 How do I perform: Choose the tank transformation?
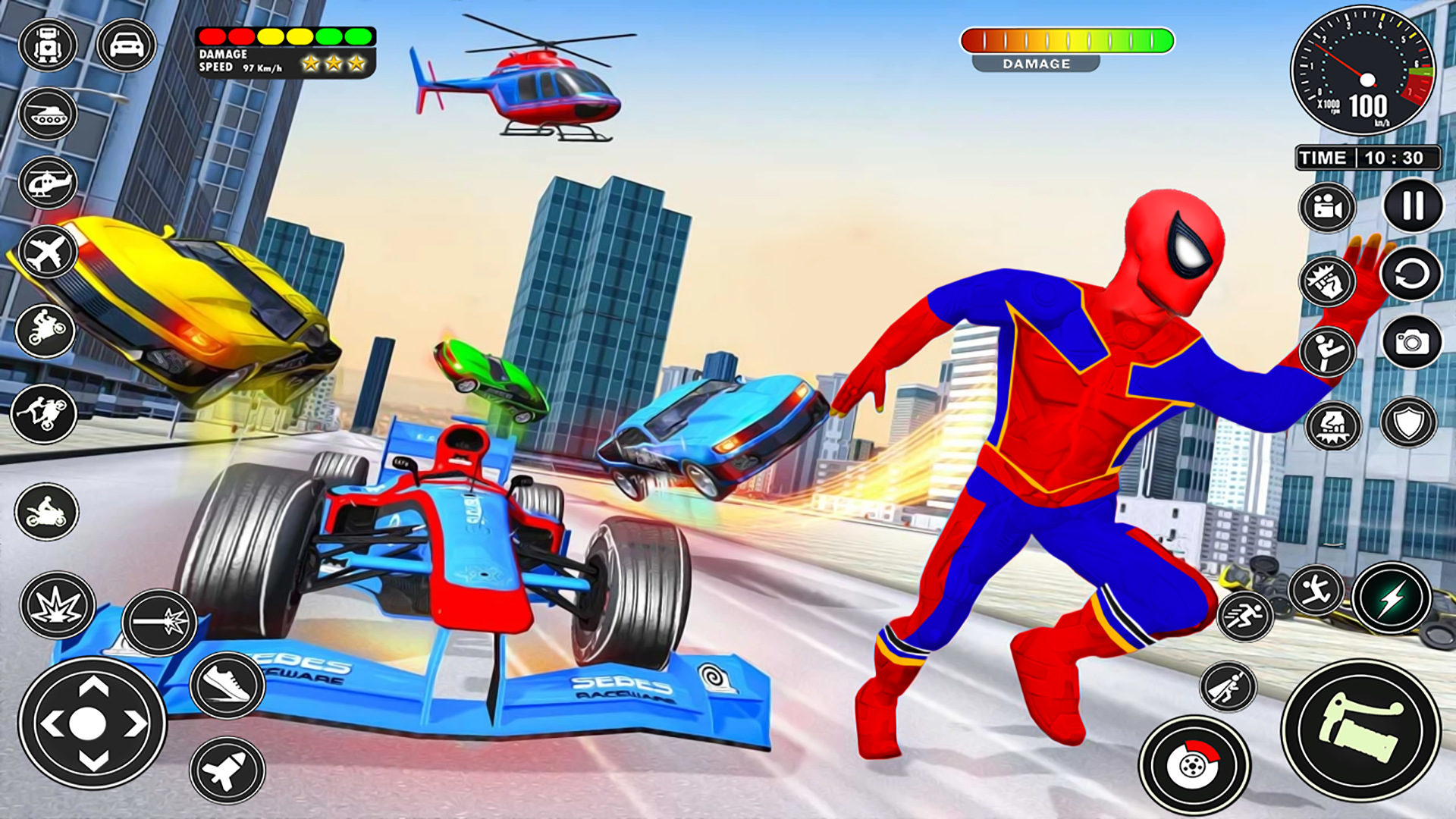48,114
